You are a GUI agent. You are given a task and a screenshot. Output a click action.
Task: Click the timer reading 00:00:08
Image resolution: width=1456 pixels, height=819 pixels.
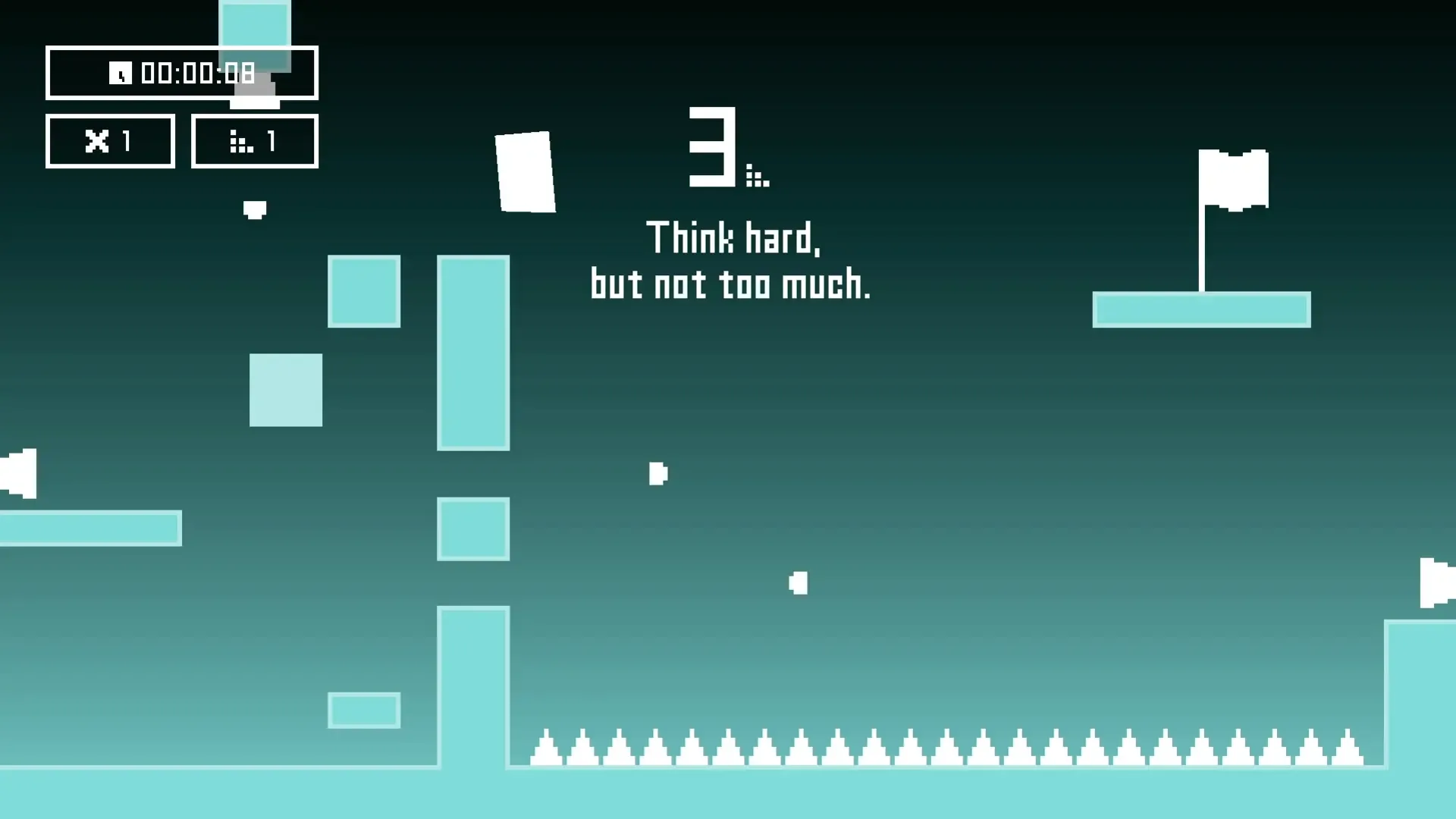(x=199, y=74)
